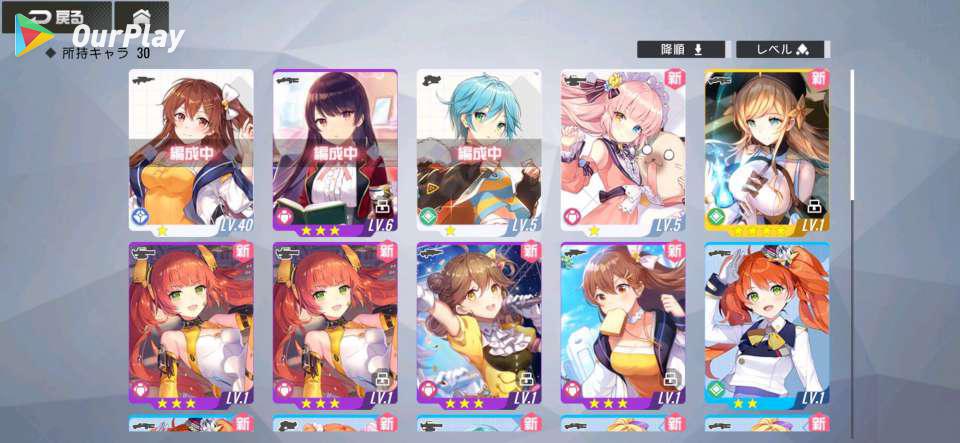960x443 pixels.
Task: Open the レベル sort criteria selector
Action: tap(782, 49)
